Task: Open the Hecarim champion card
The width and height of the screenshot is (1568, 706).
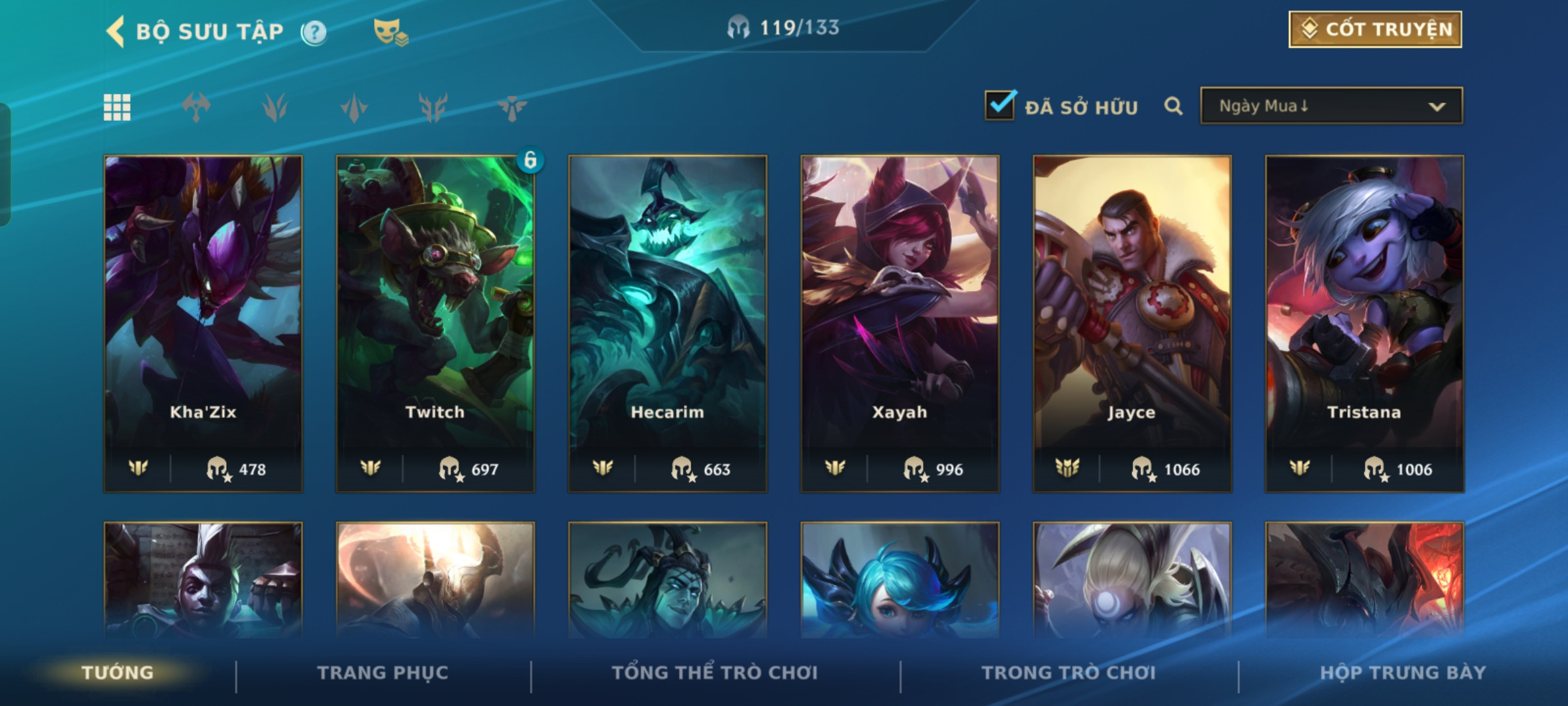Action: click(668, 323)
